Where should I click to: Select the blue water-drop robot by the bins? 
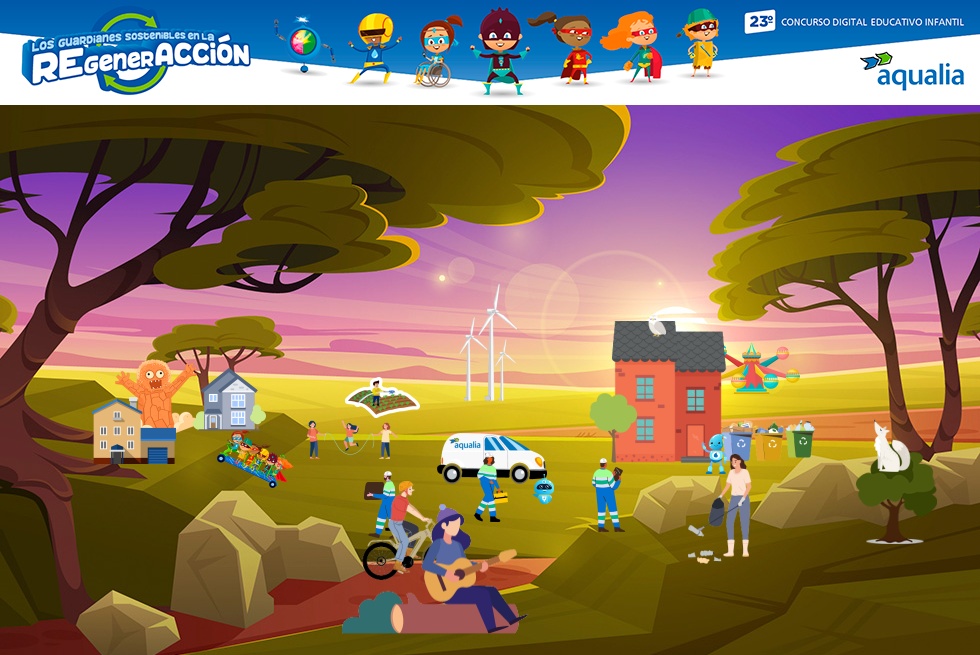(715, 452)
